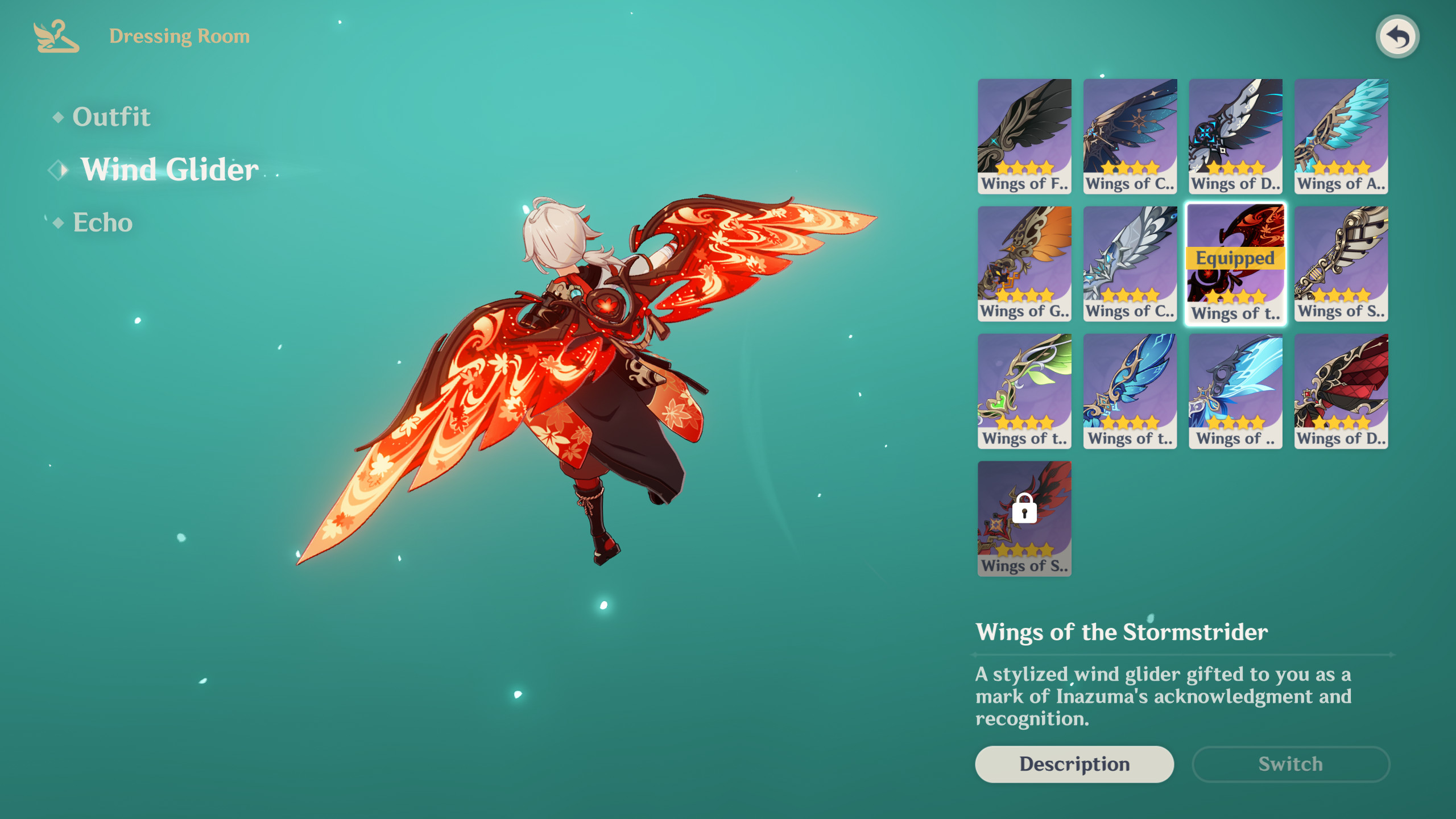Open the Outfit section

pyautogui.click(x=111, y=117)
